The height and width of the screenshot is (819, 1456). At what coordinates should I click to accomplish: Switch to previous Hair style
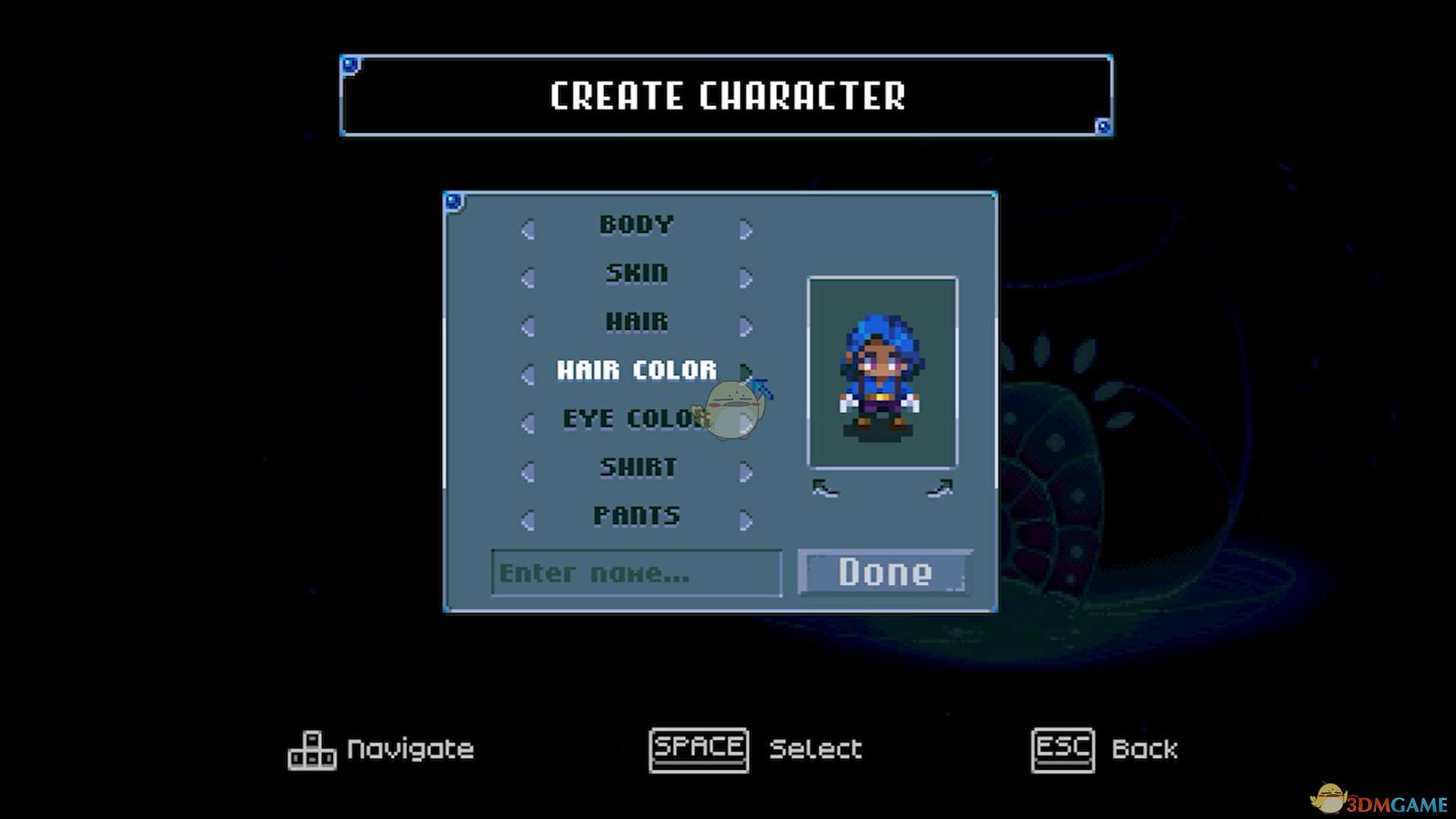pos(528,326)
